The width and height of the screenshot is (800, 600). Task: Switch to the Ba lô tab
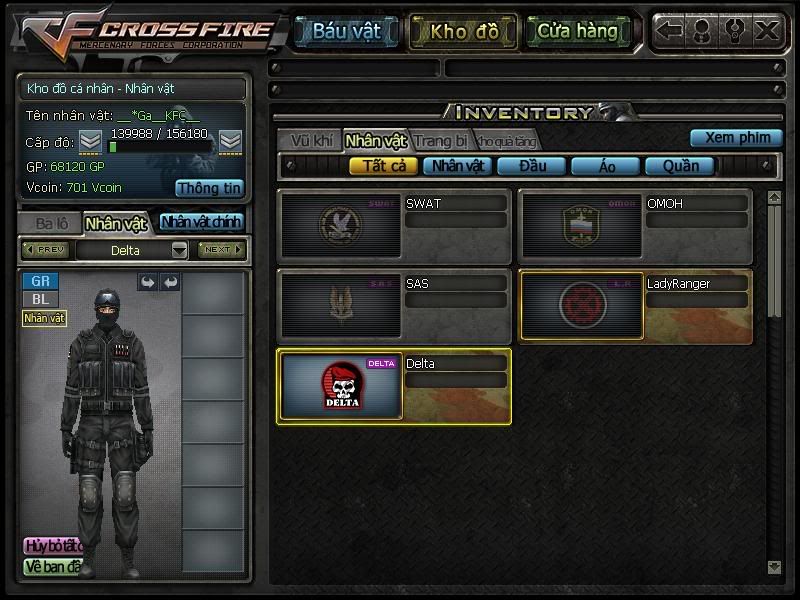click(50, 223)
